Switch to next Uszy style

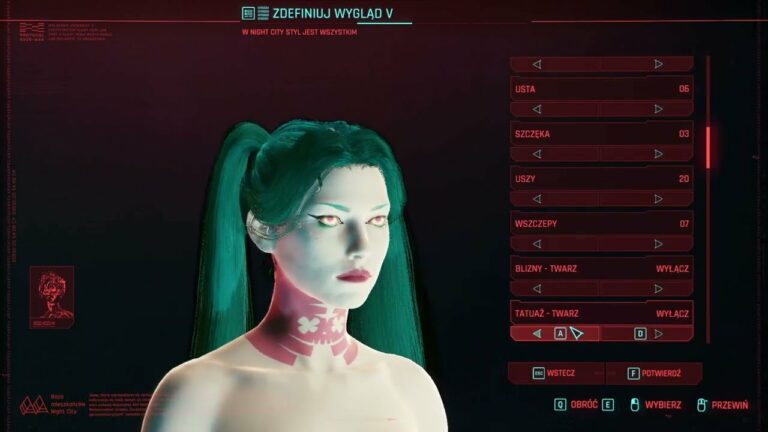[658, 199]
